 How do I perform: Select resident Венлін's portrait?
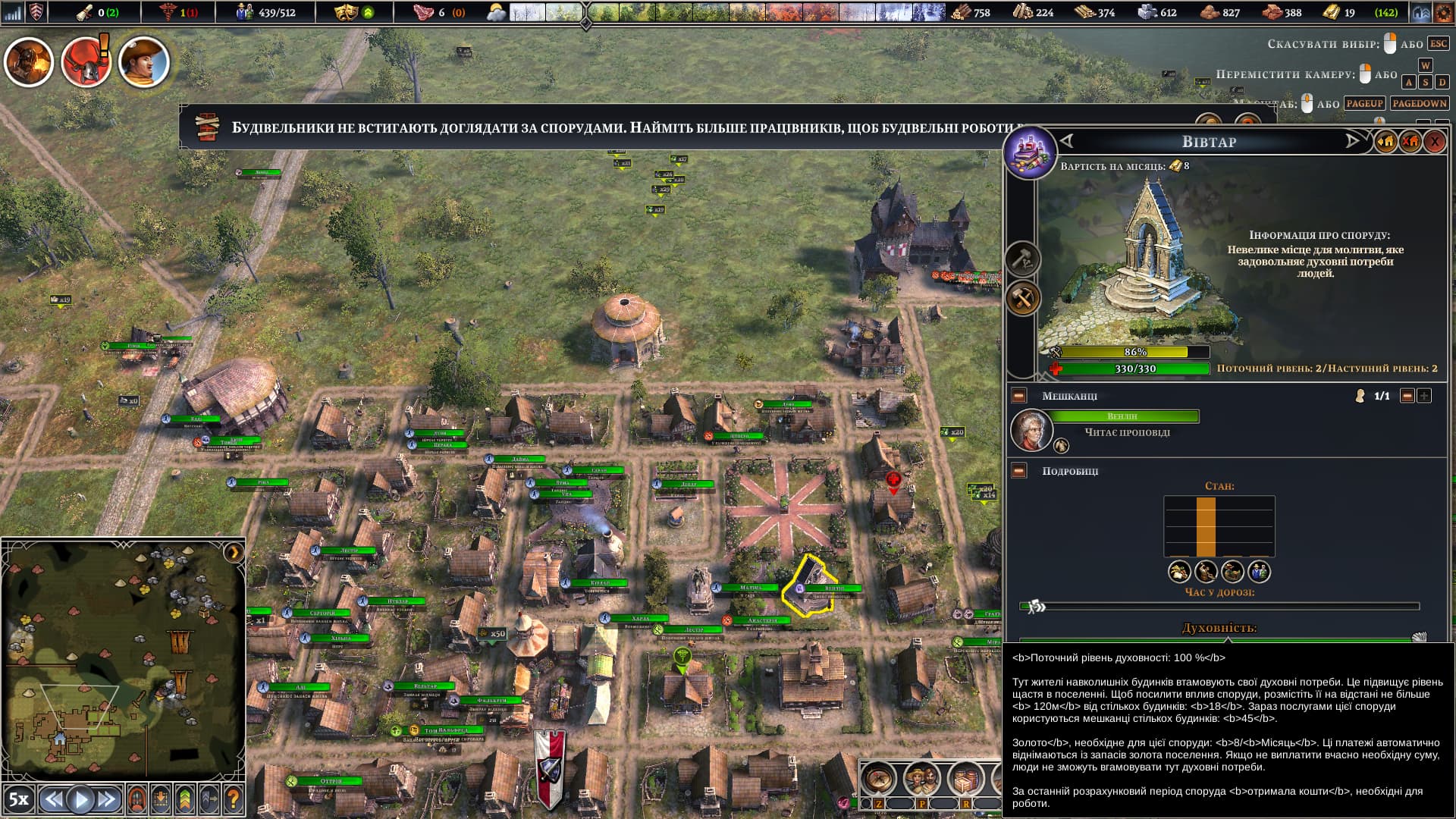1031,429
